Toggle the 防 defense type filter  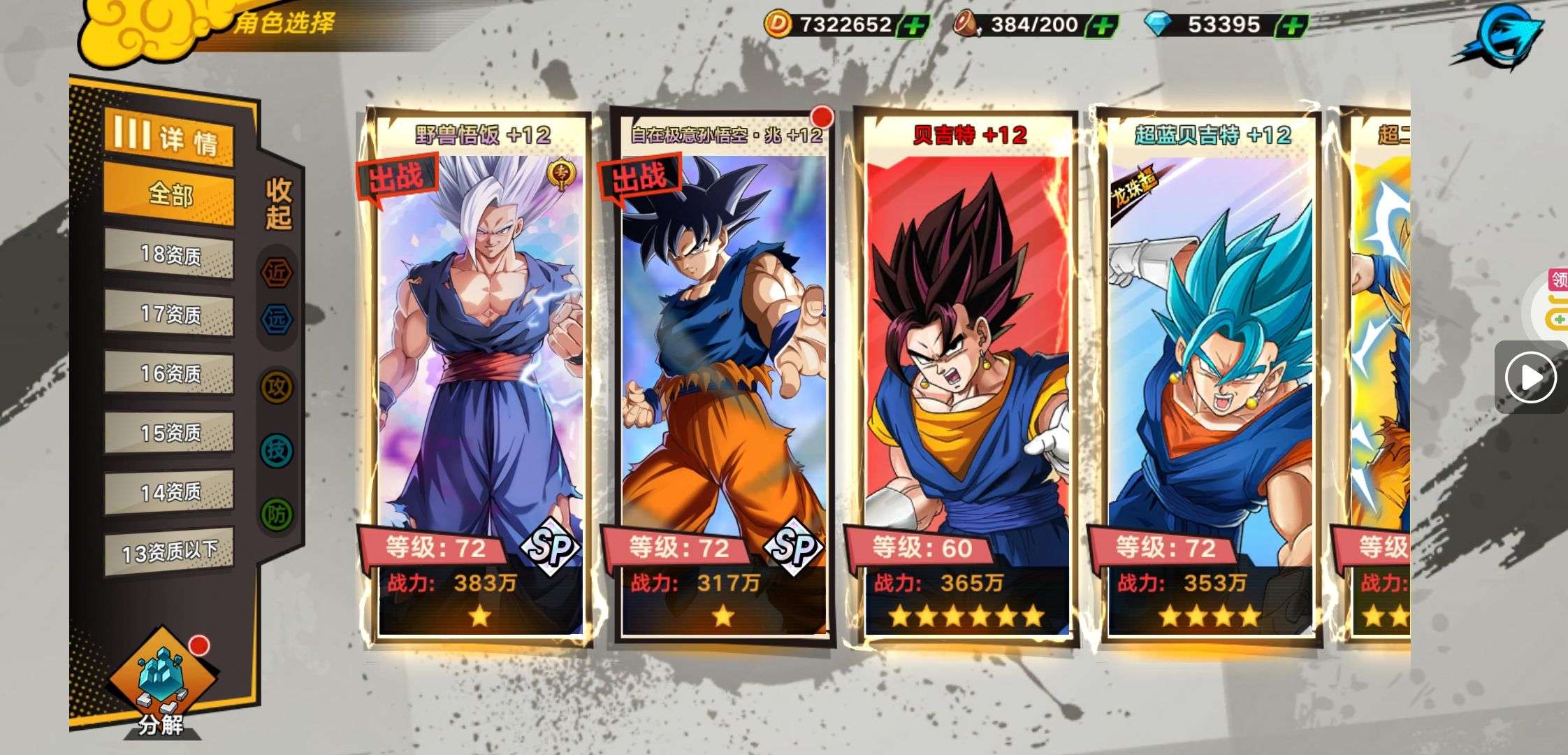[277, 515]
